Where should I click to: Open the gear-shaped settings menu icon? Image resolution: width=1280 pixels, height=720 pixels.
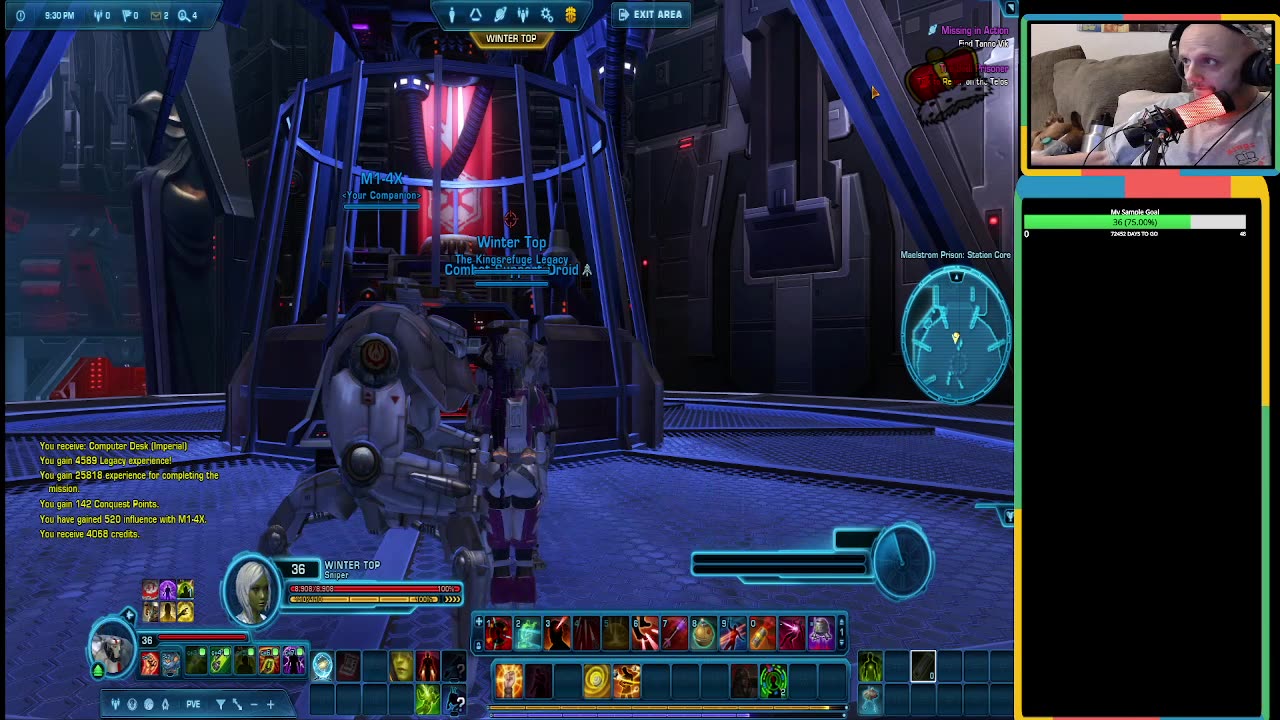click(547, 14)
